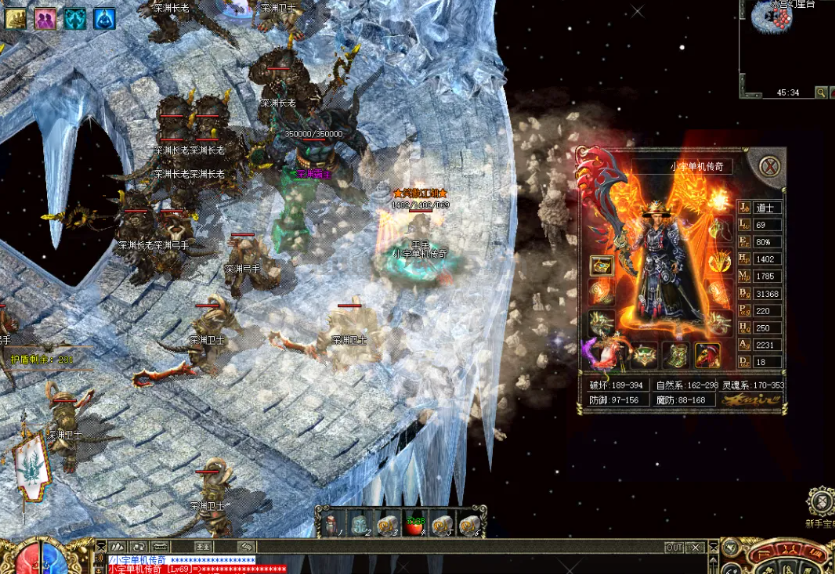The height and width of the screenshot is (574, 835).
Task: Select the yellow group buff icon
Action: (x=14, y=17)
